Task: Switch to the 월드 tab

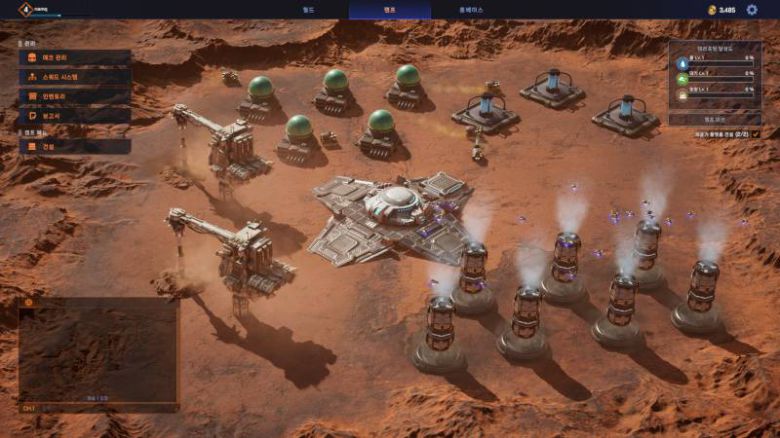Action: [x=308, y=9]
